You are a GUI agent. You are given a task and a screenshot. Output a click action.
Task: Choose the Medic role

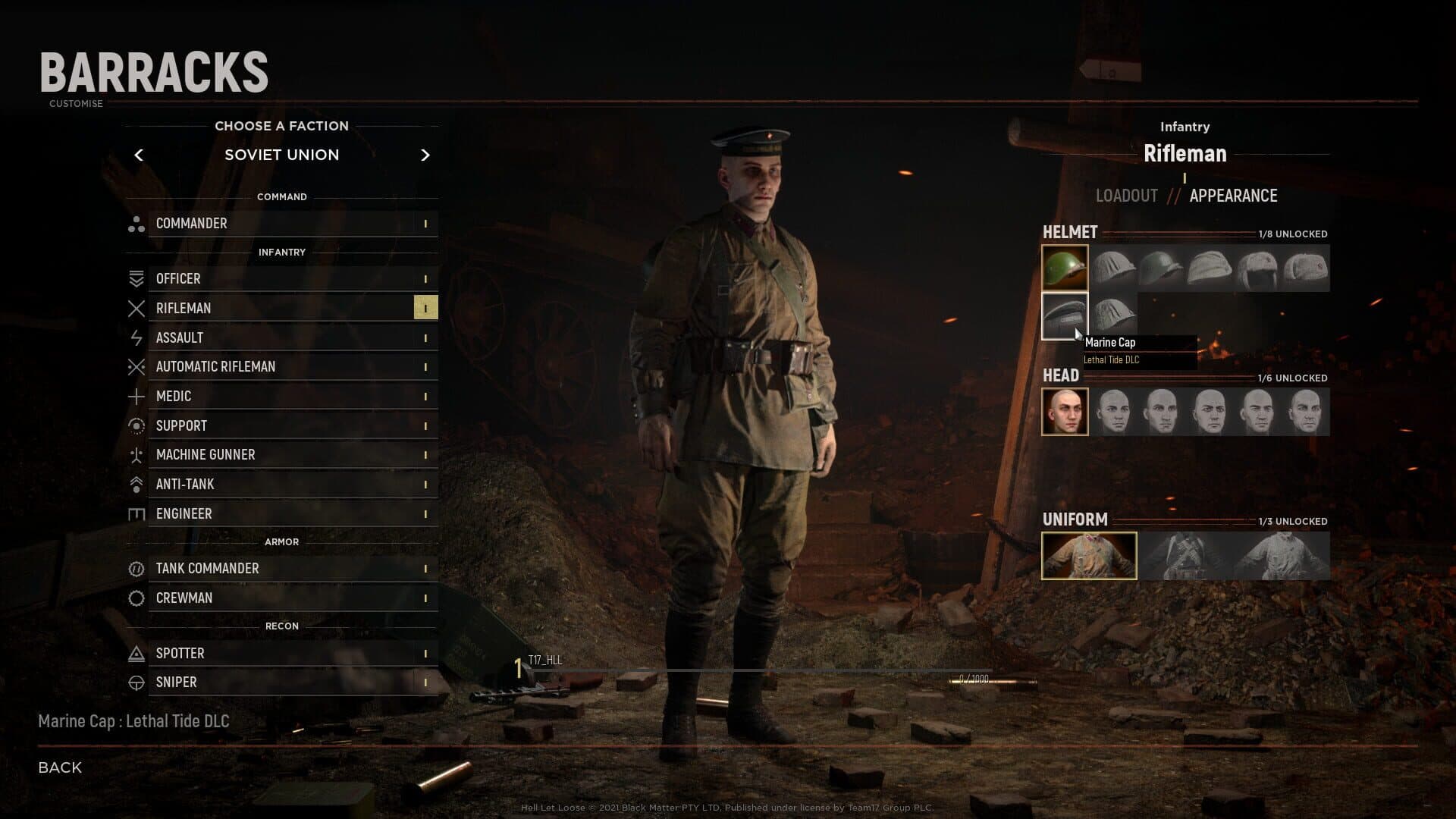click(282, 397)
